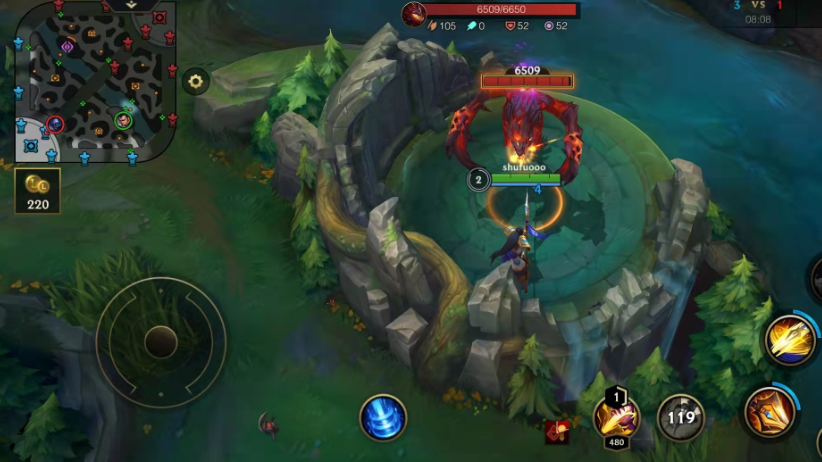This screenshot has height=462, width=822.
Task: Select the red-ringed champion portrait on the minimap
Action: point(55,125)
